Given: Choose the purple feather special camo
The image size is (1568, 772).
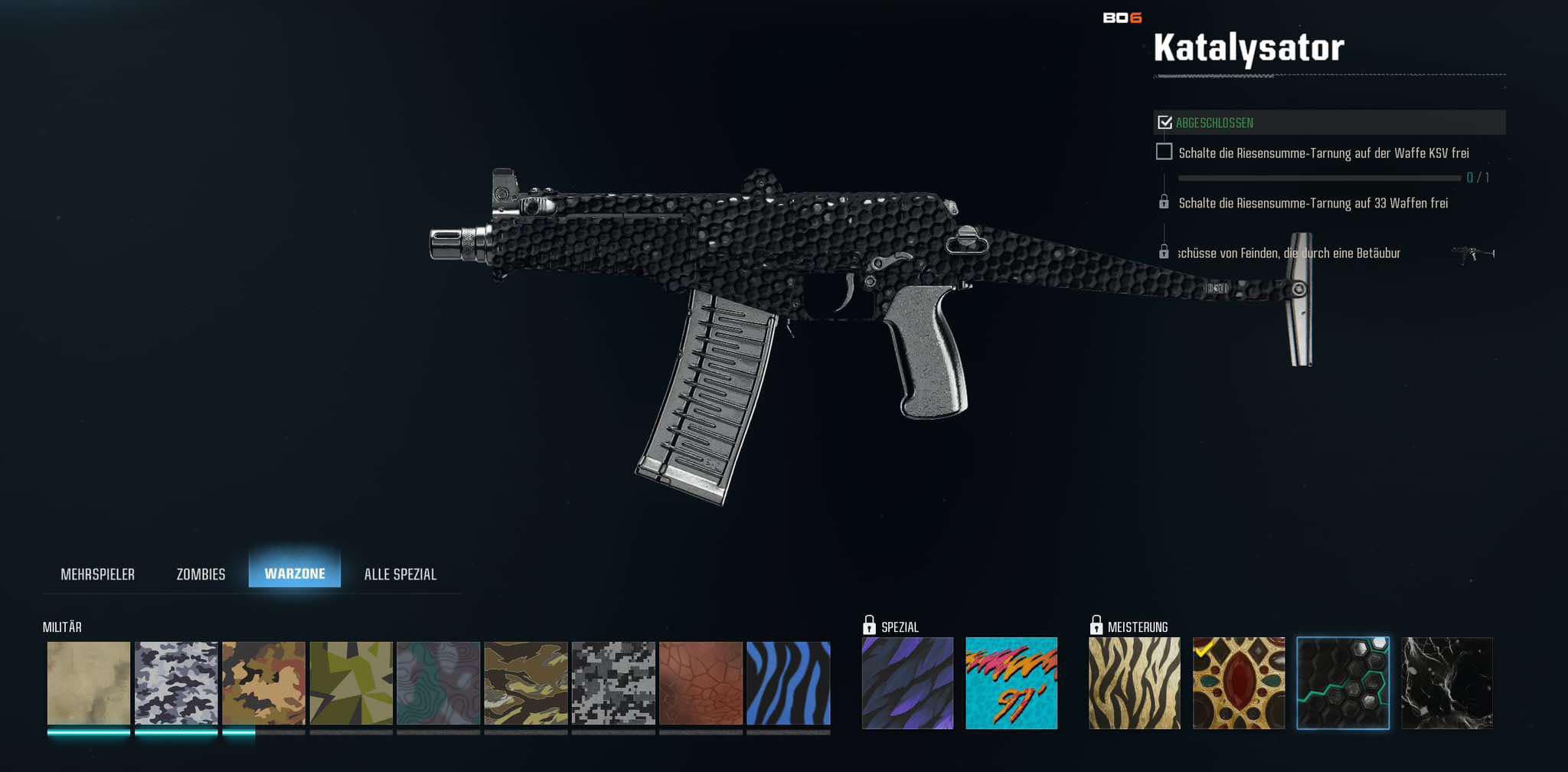Looking at the screenshot, I should click(x=907, y=683).
